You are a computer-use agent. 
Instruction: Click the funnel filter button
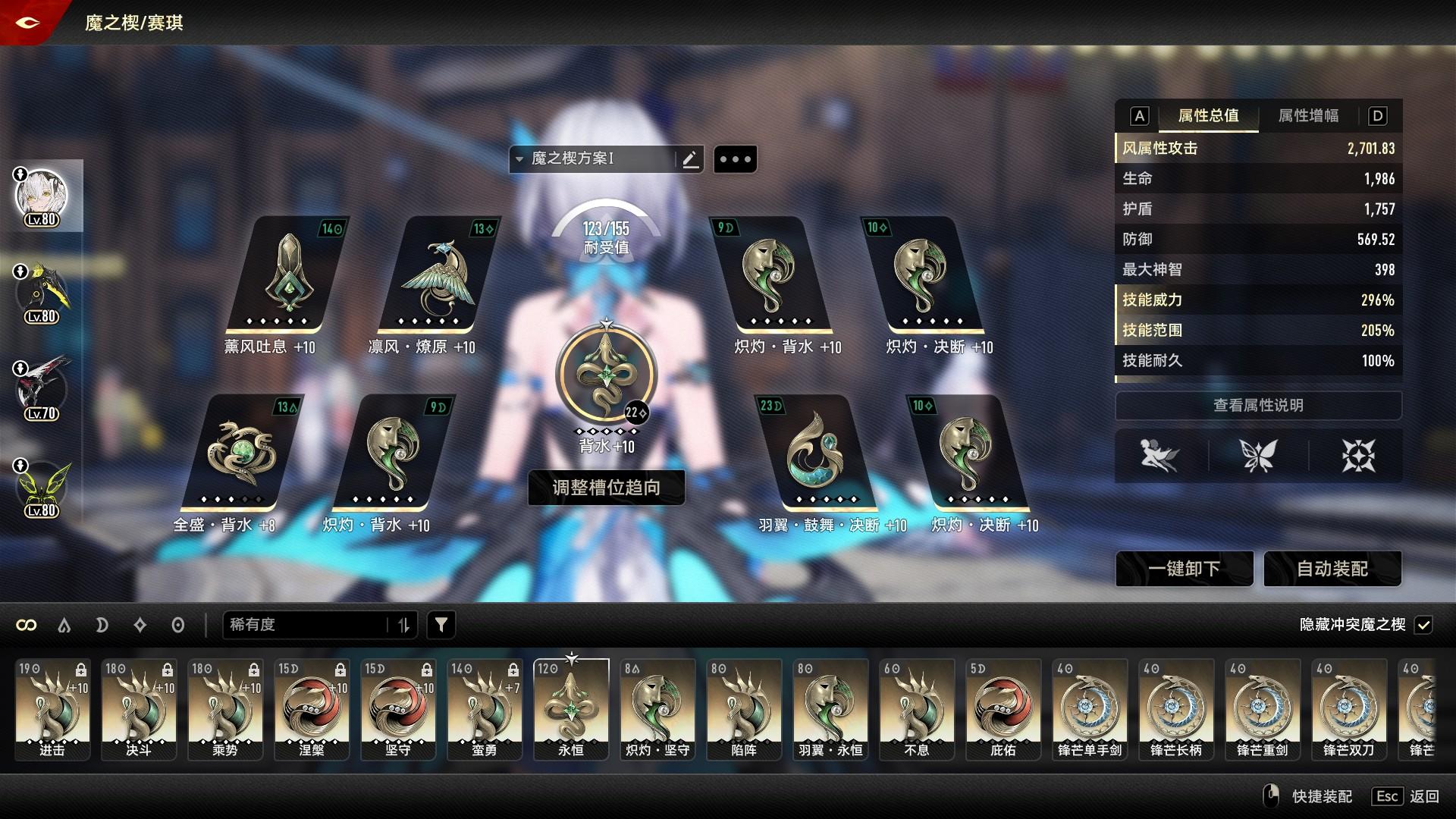pos(441,625)
